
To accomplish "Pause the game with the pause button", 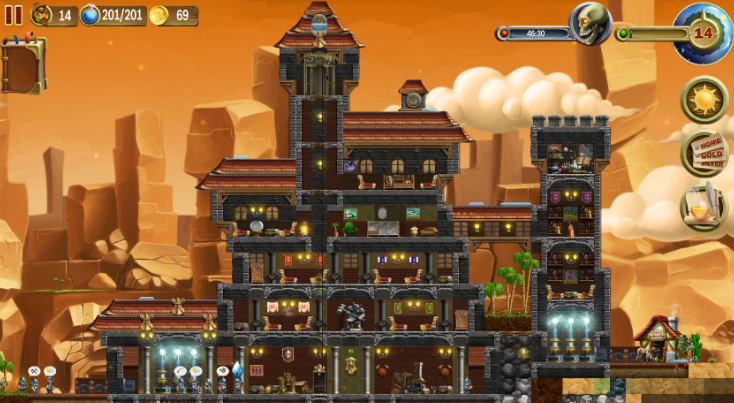I will [14, 15].
